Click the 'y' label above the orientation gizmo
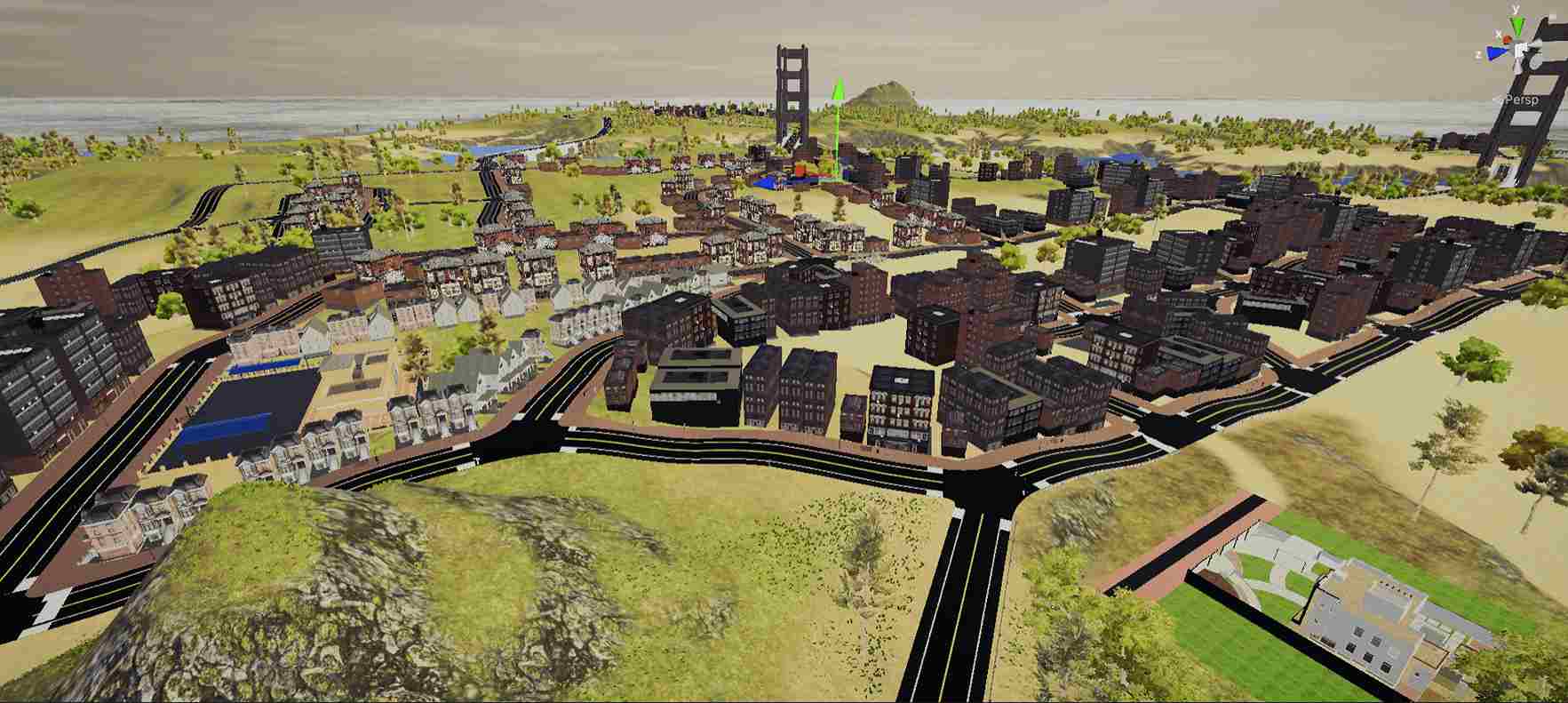 (1514, 7)
